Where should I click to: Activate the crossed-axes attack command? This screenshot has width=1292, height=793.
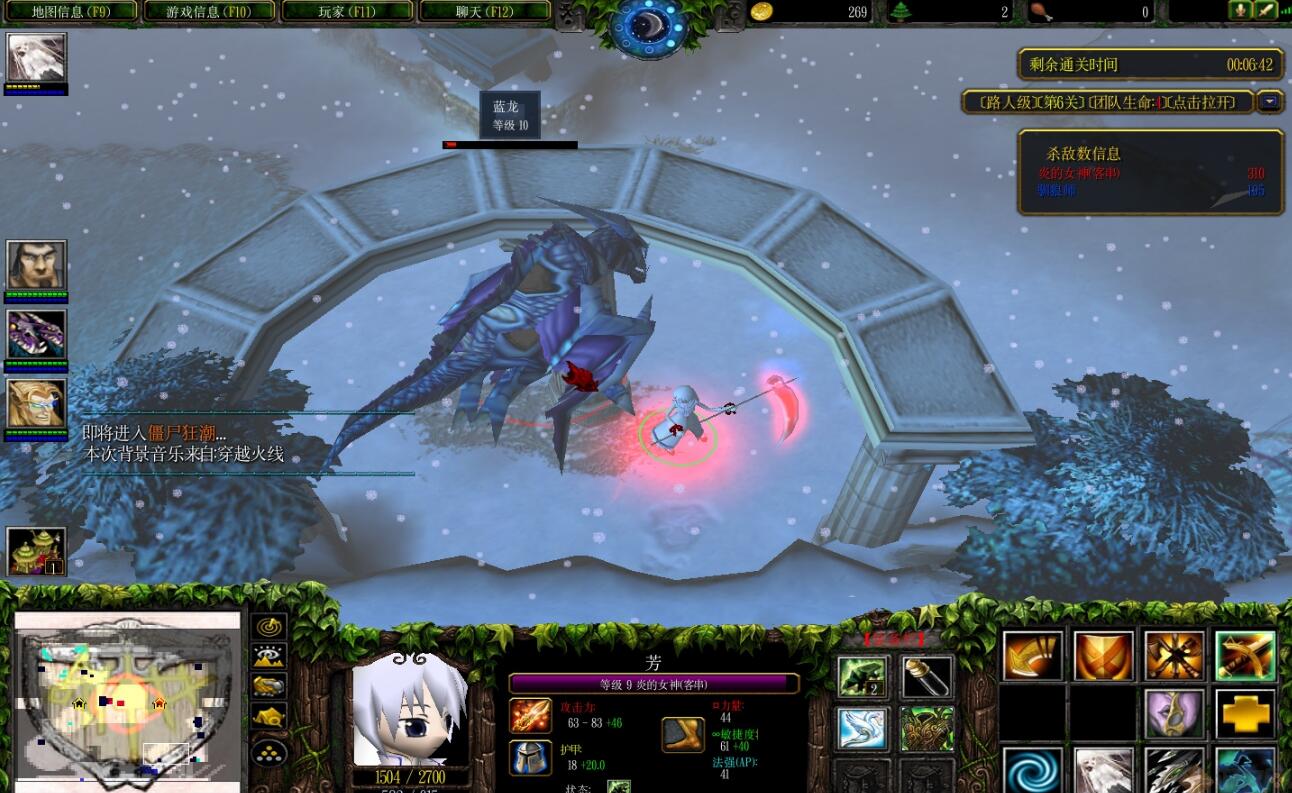pyautogui.click(x=1174, y=656)
